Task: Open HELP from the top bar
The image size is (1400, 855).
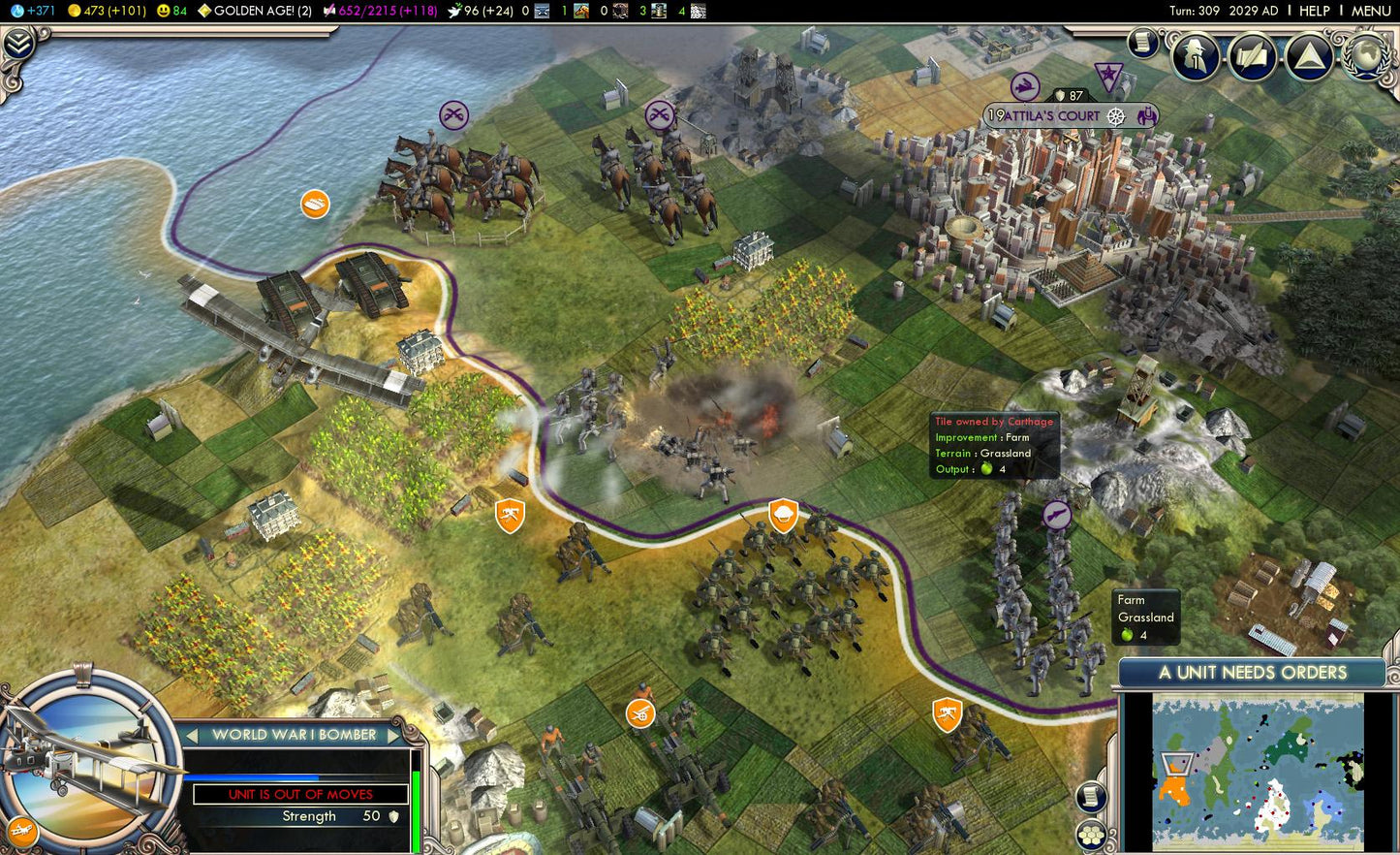Action: 1314,11
